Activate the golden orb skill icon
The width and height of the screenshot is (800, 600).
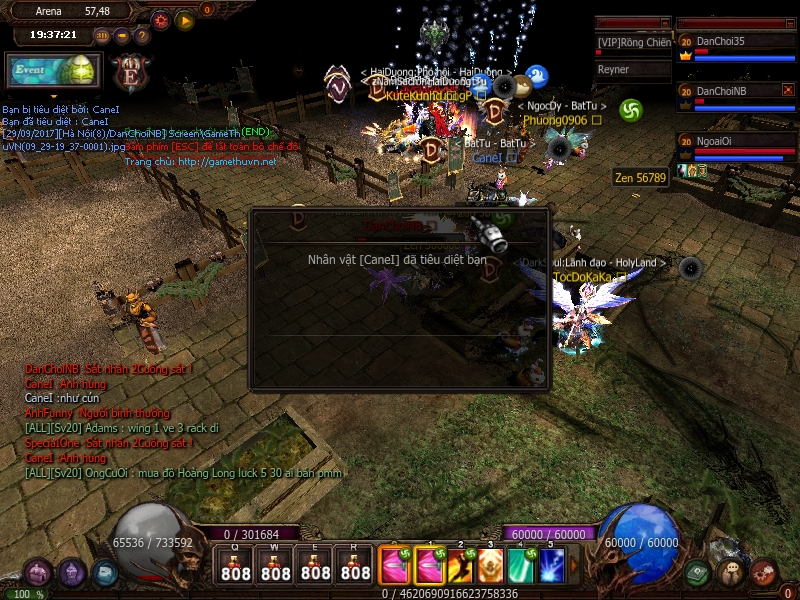point(491,566)
